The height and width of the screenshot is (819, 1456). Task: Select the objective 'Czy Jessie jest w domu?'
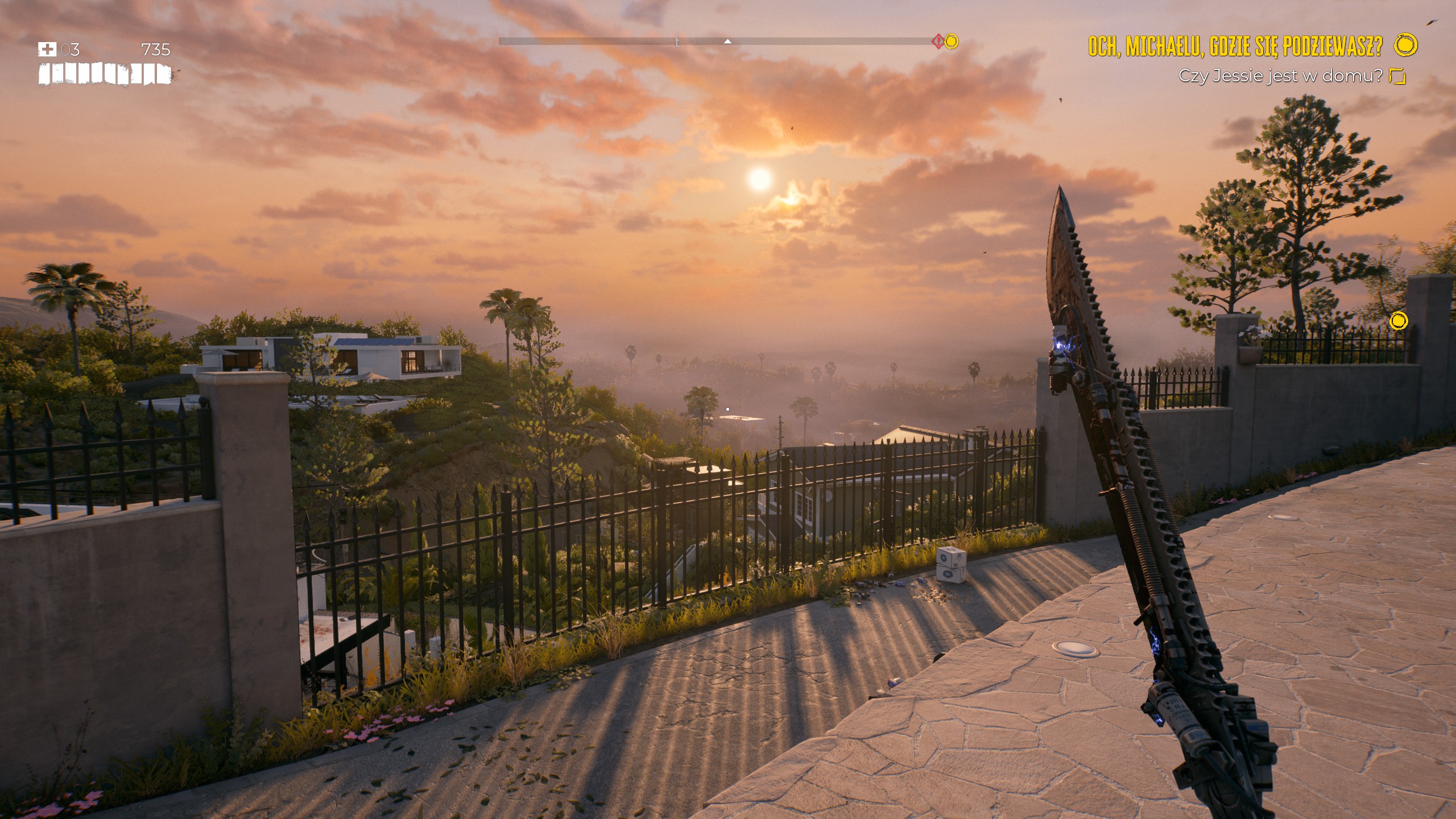(1280, 76)
